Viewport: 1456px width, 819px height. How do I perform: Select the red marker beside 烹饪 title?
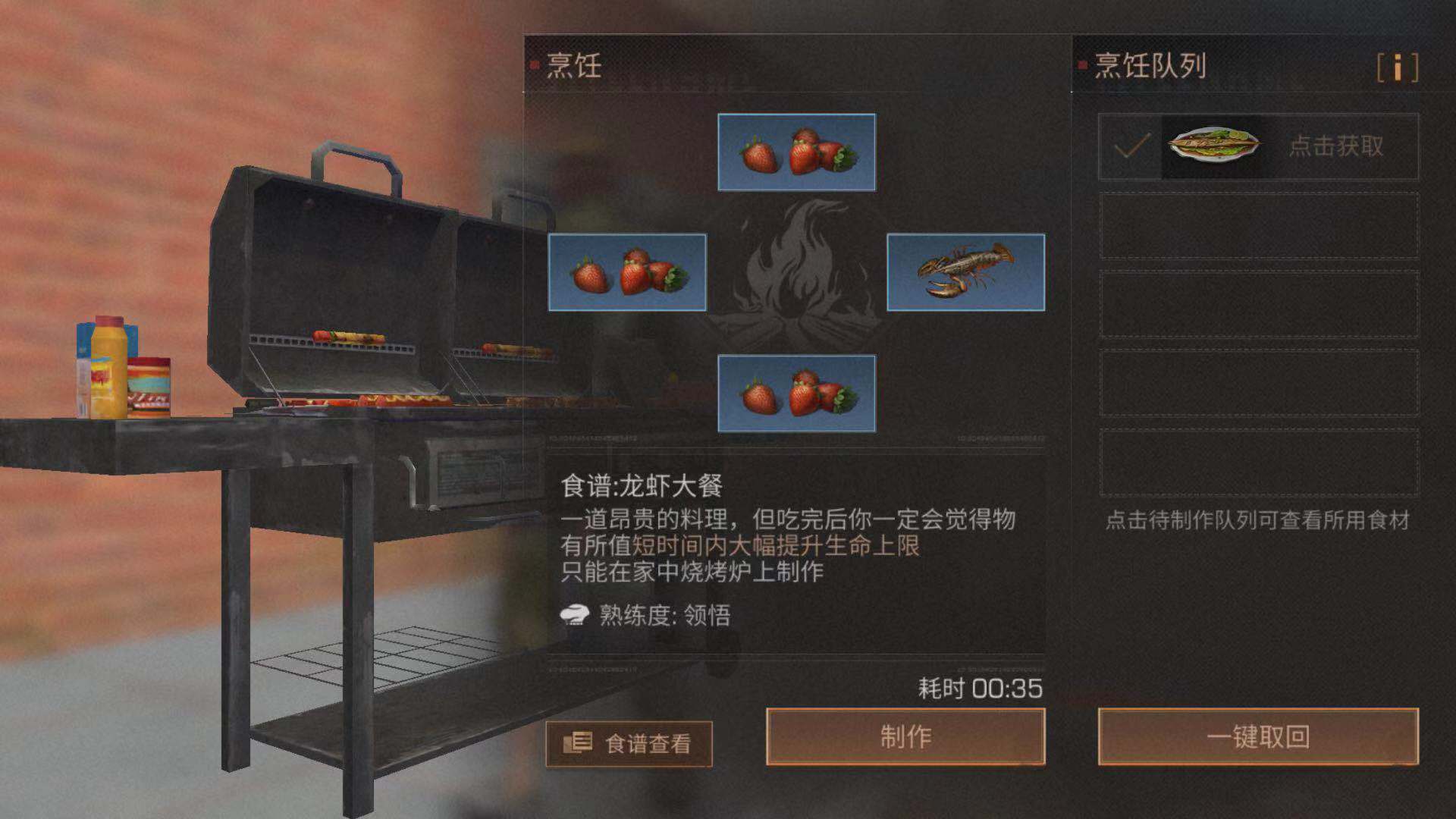534,64
